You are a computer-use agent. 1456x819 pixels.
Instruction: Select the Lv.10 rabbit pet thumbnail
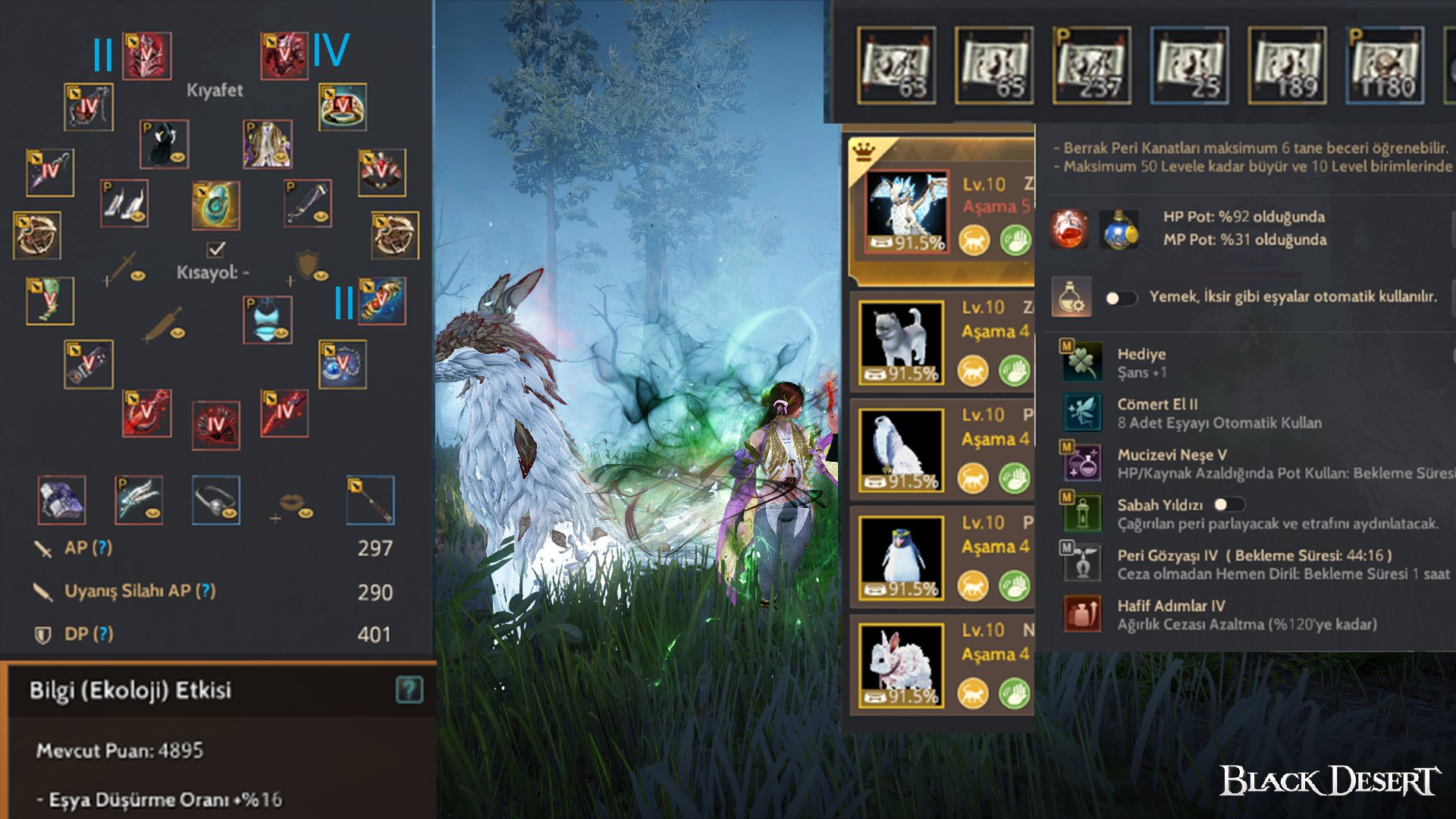point(901,664)
